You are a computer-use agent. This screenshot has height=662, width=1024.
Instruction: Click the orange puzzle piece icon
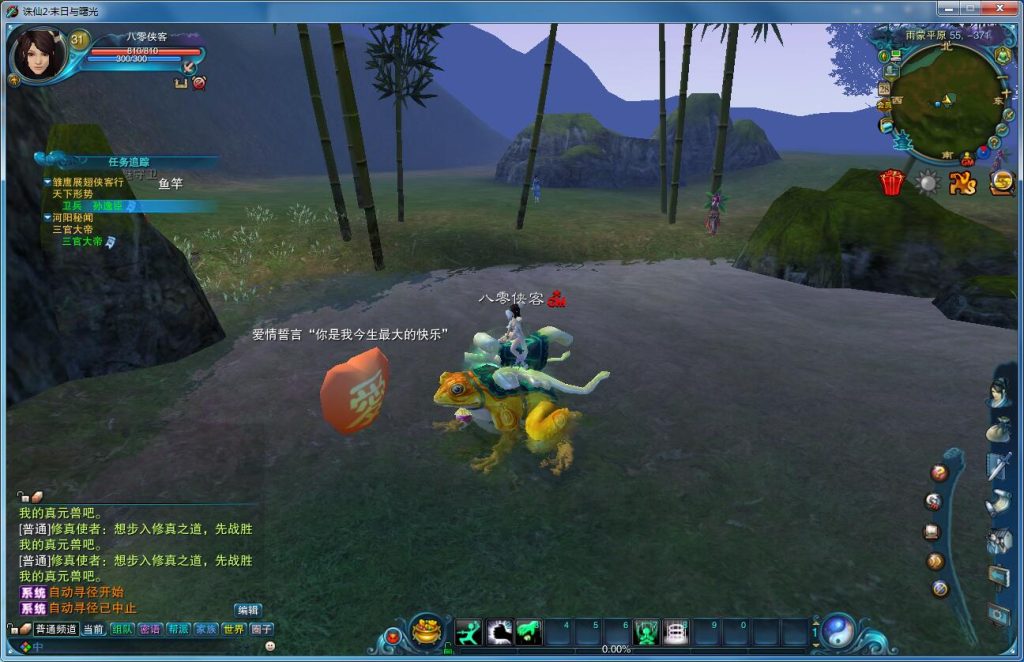[962, 182]
